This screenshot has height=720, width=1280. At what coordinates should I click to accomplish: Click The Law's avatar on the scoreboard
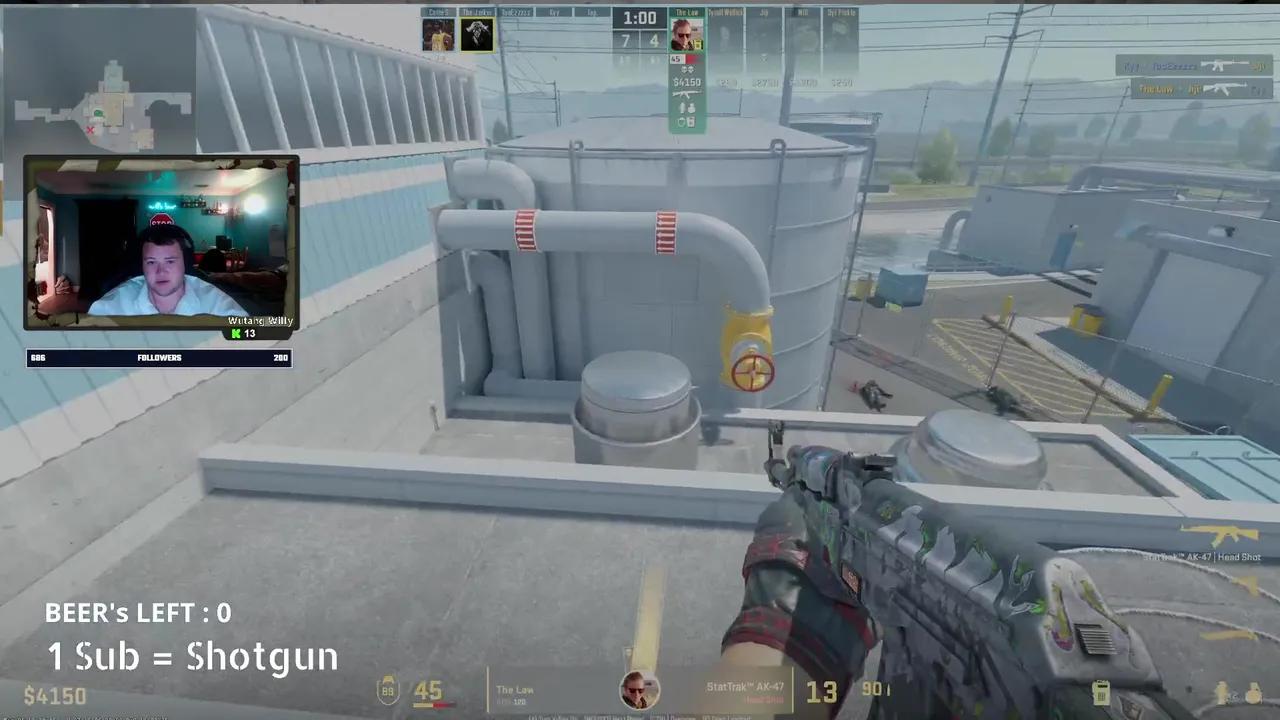click(x=686, y=32)
